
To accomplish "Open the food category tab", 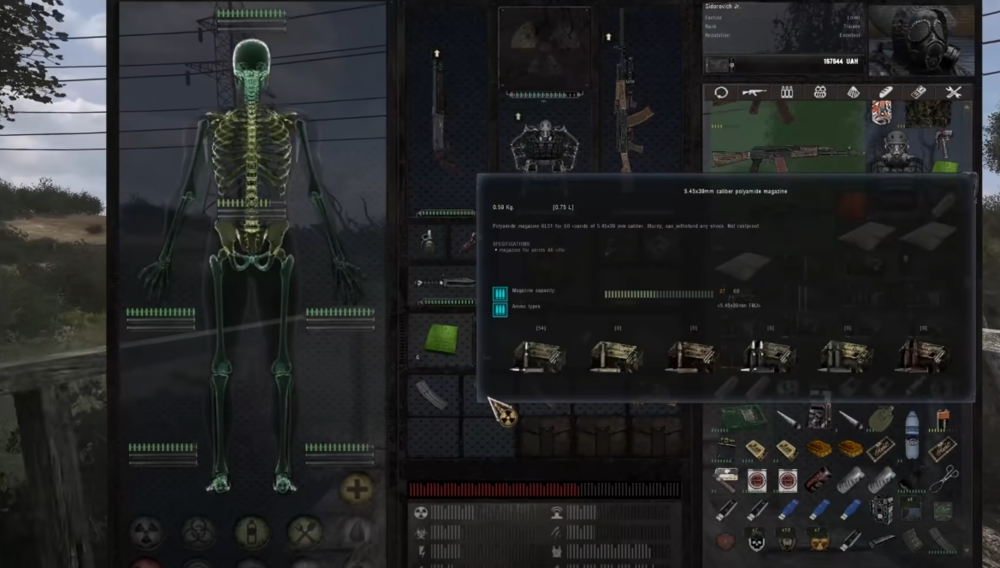I will (886, 92).
